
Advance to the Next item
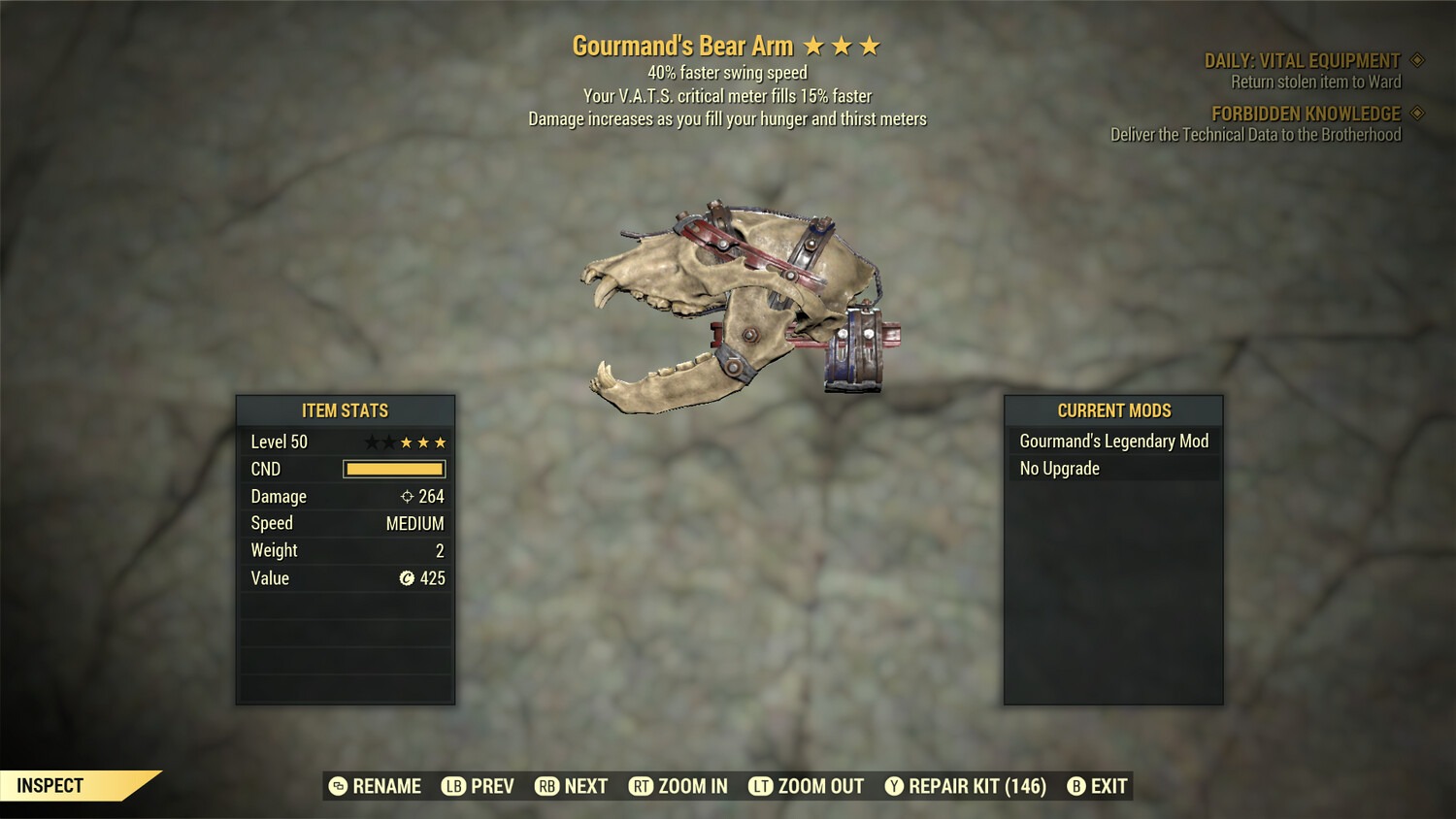[572, 786]
